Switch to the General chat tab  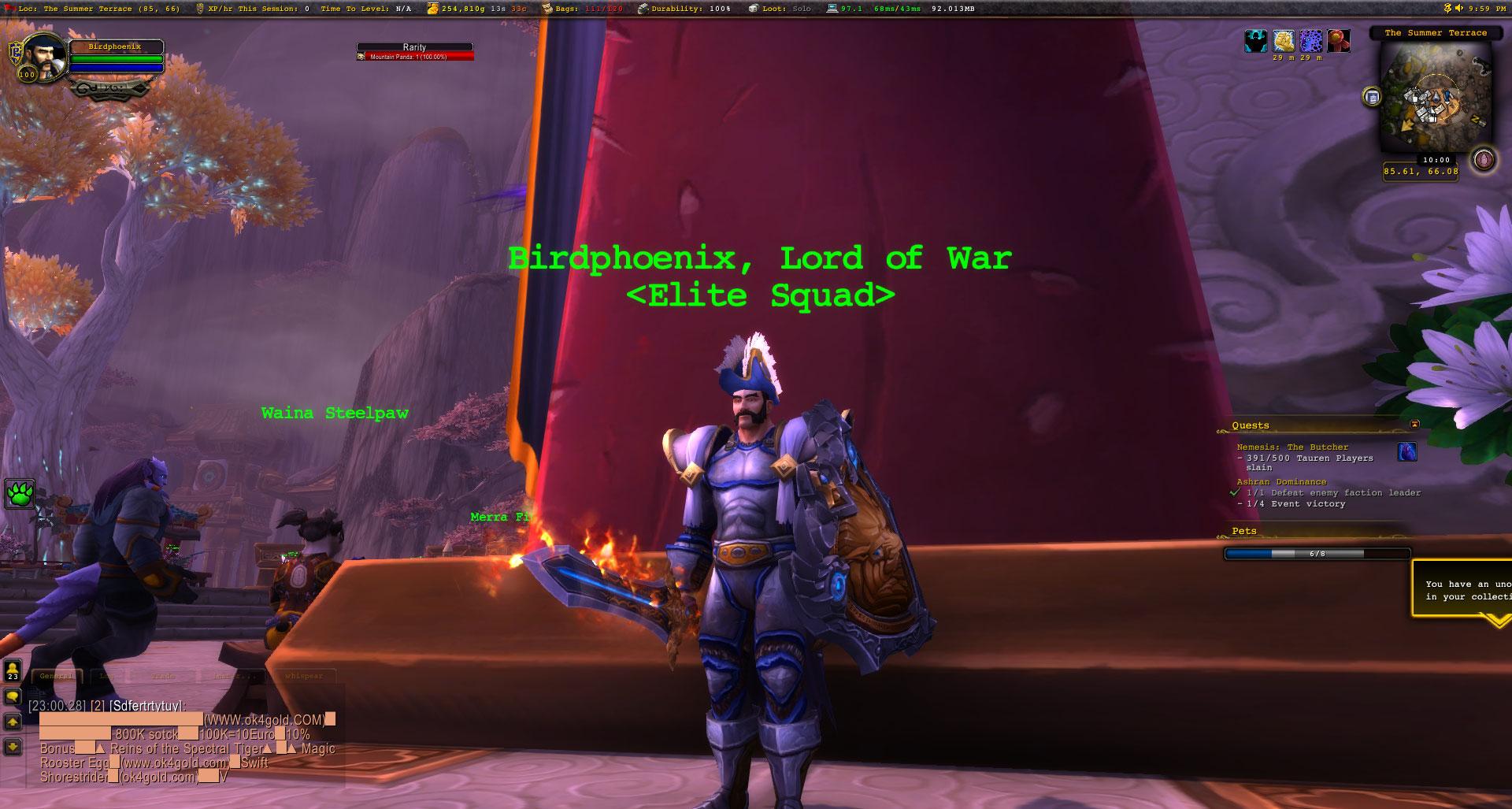pos(56,676)
